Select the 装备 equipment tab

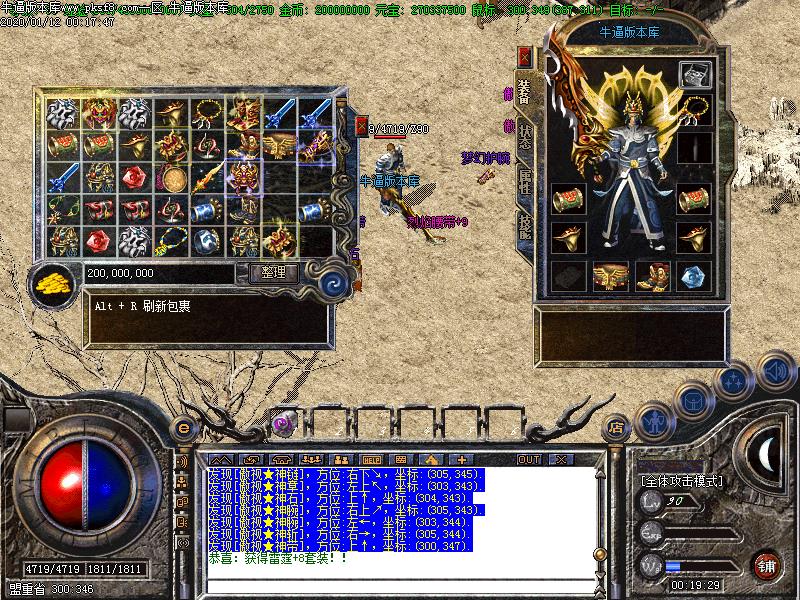(x=524, y=91)
